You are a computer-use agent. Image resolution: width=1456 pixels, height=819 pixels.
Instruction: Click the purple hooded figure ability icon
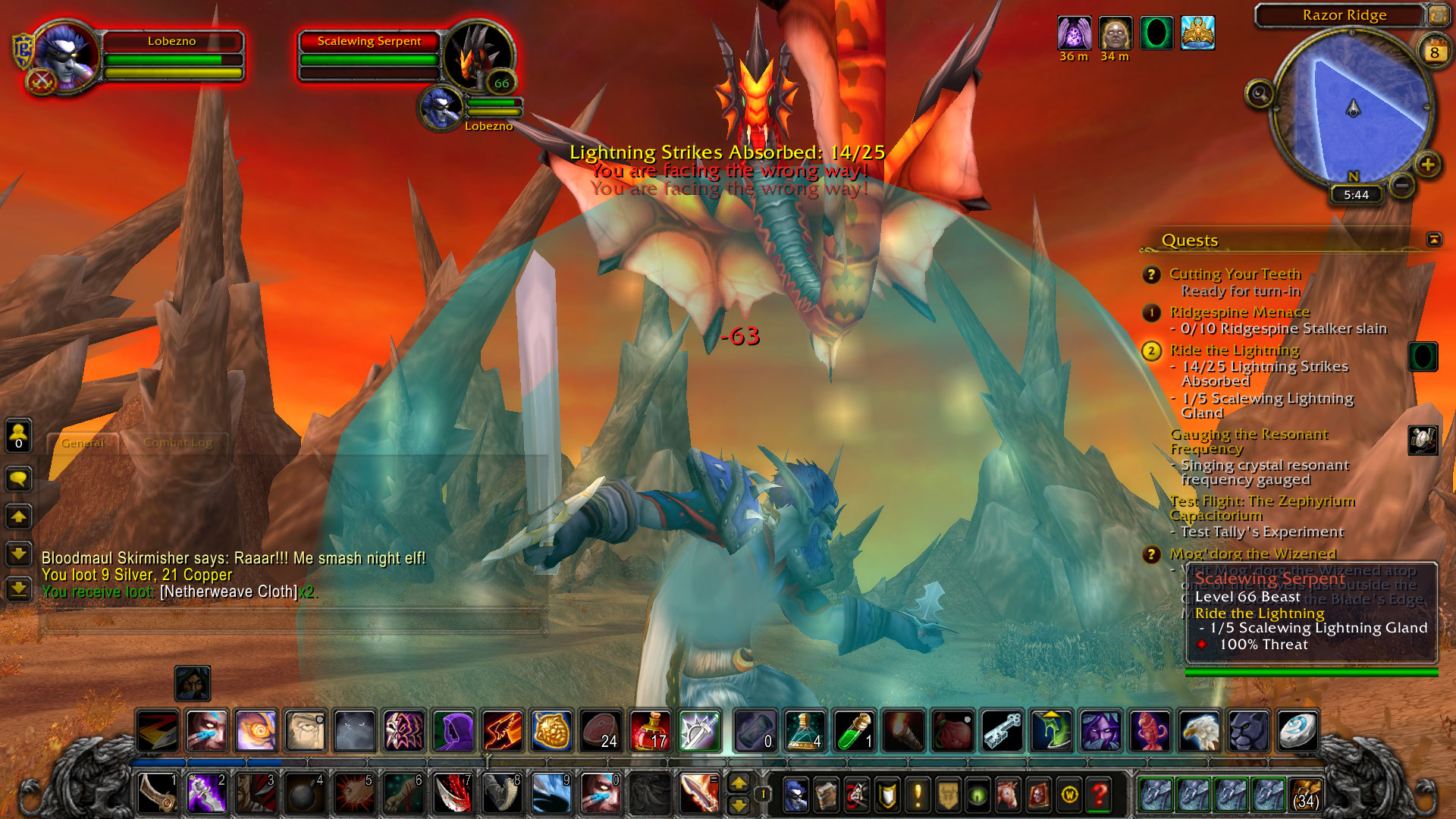coord(453,731)
